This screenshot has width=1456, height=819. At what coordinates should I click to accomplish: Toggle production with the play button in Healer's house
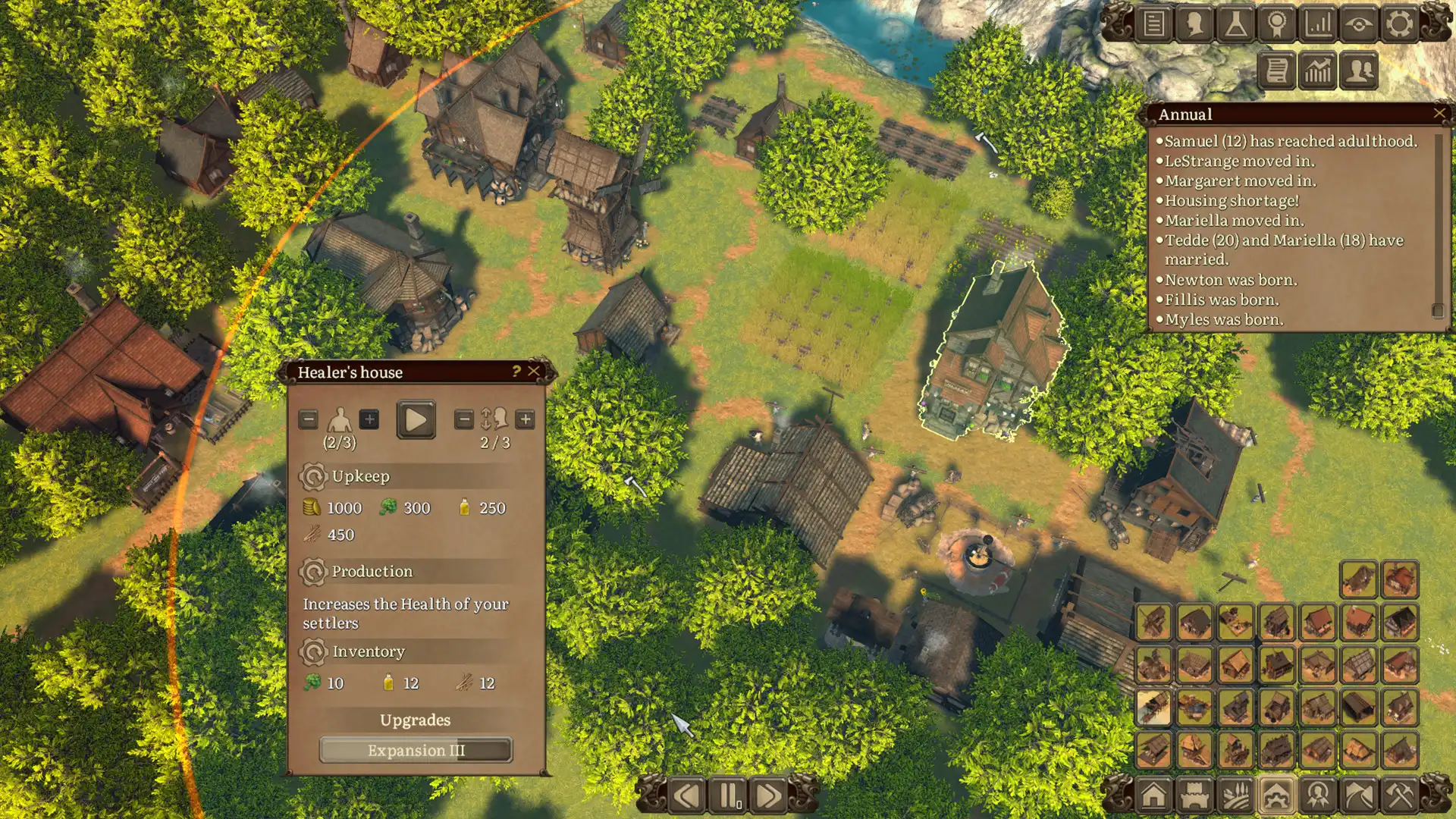coord(416,418)
